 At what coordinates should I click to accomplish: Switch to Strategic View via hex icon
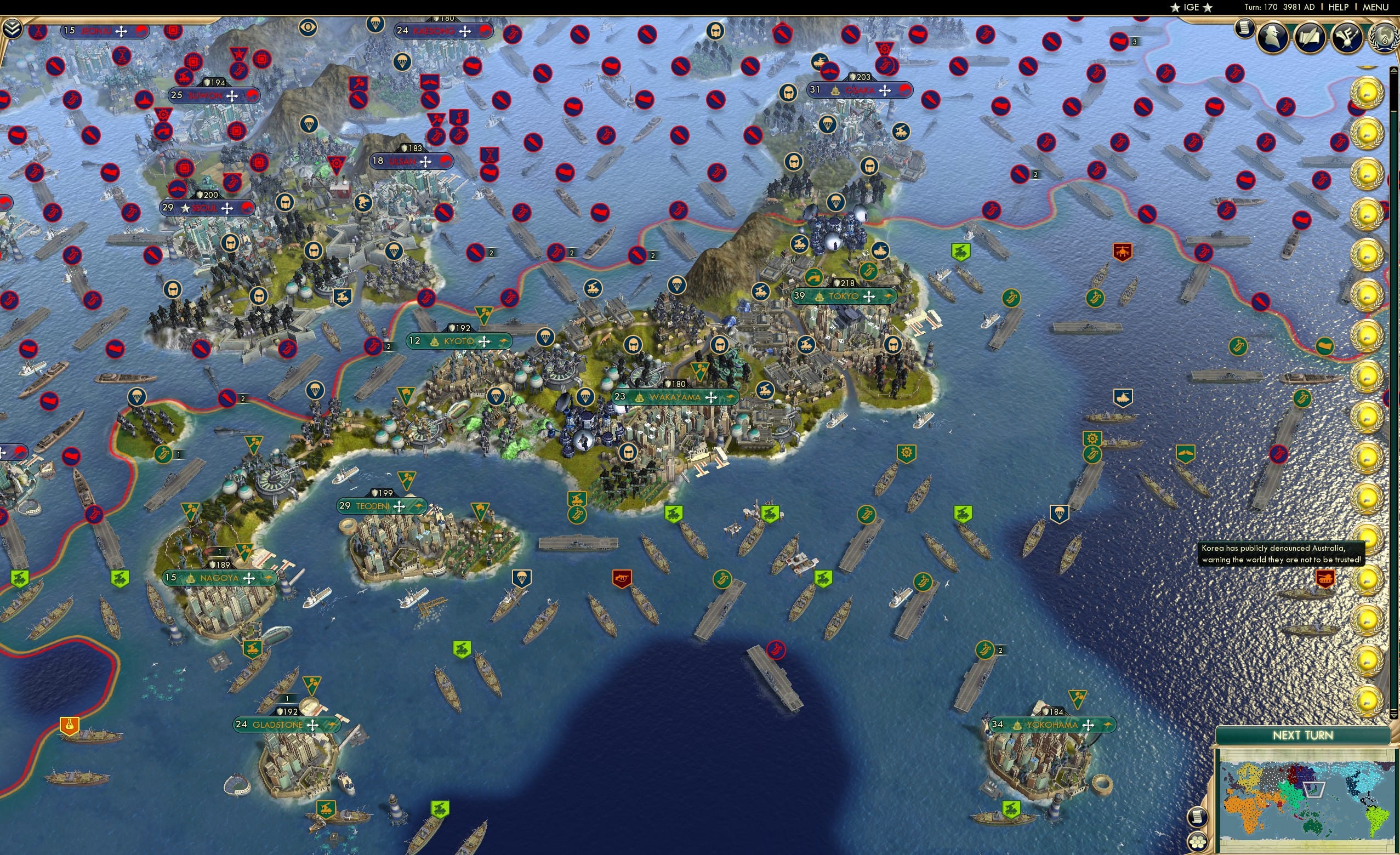1199,843
